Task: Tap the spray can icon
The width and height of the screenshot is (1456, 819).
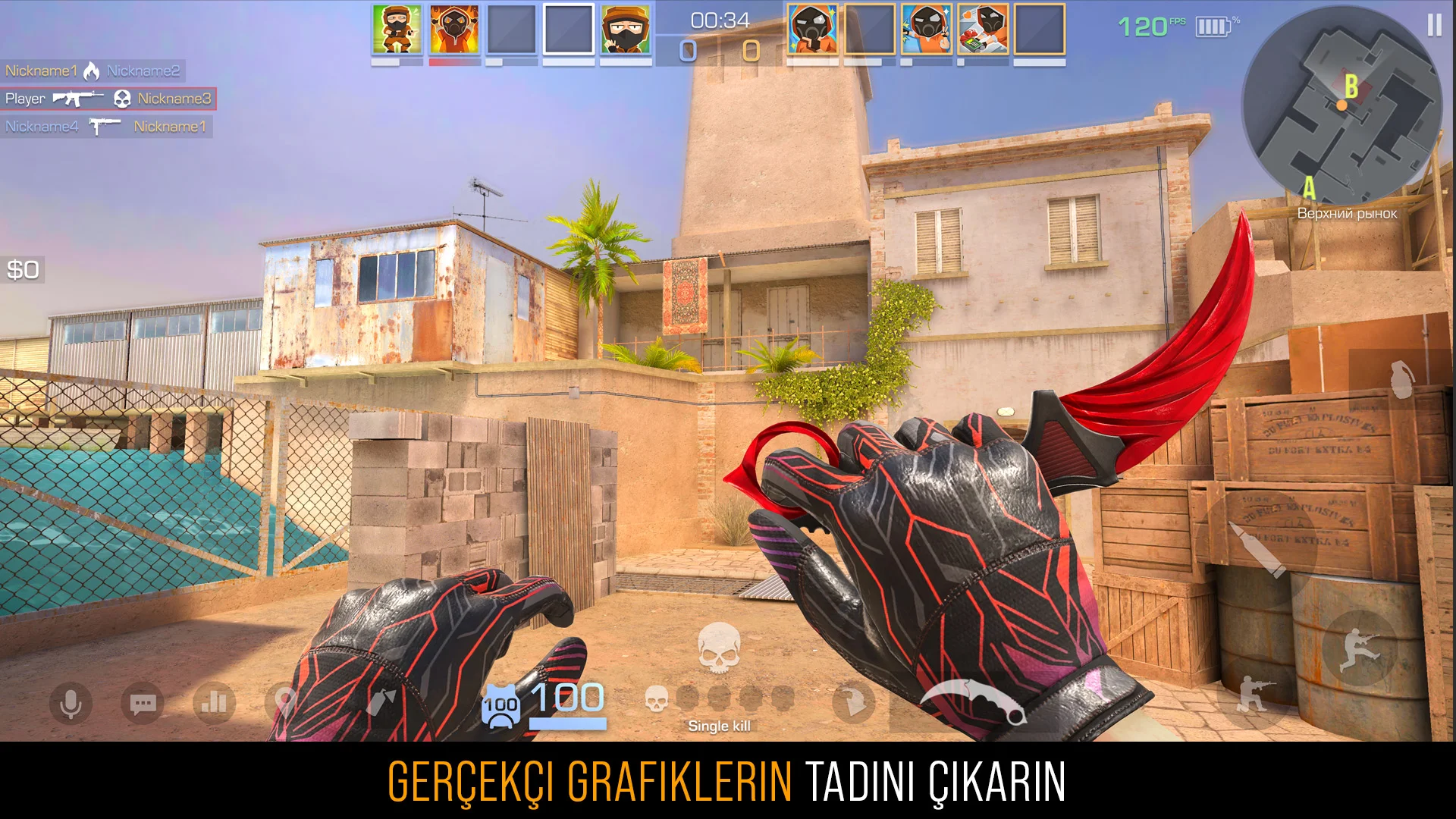Action: coord(381,702)
